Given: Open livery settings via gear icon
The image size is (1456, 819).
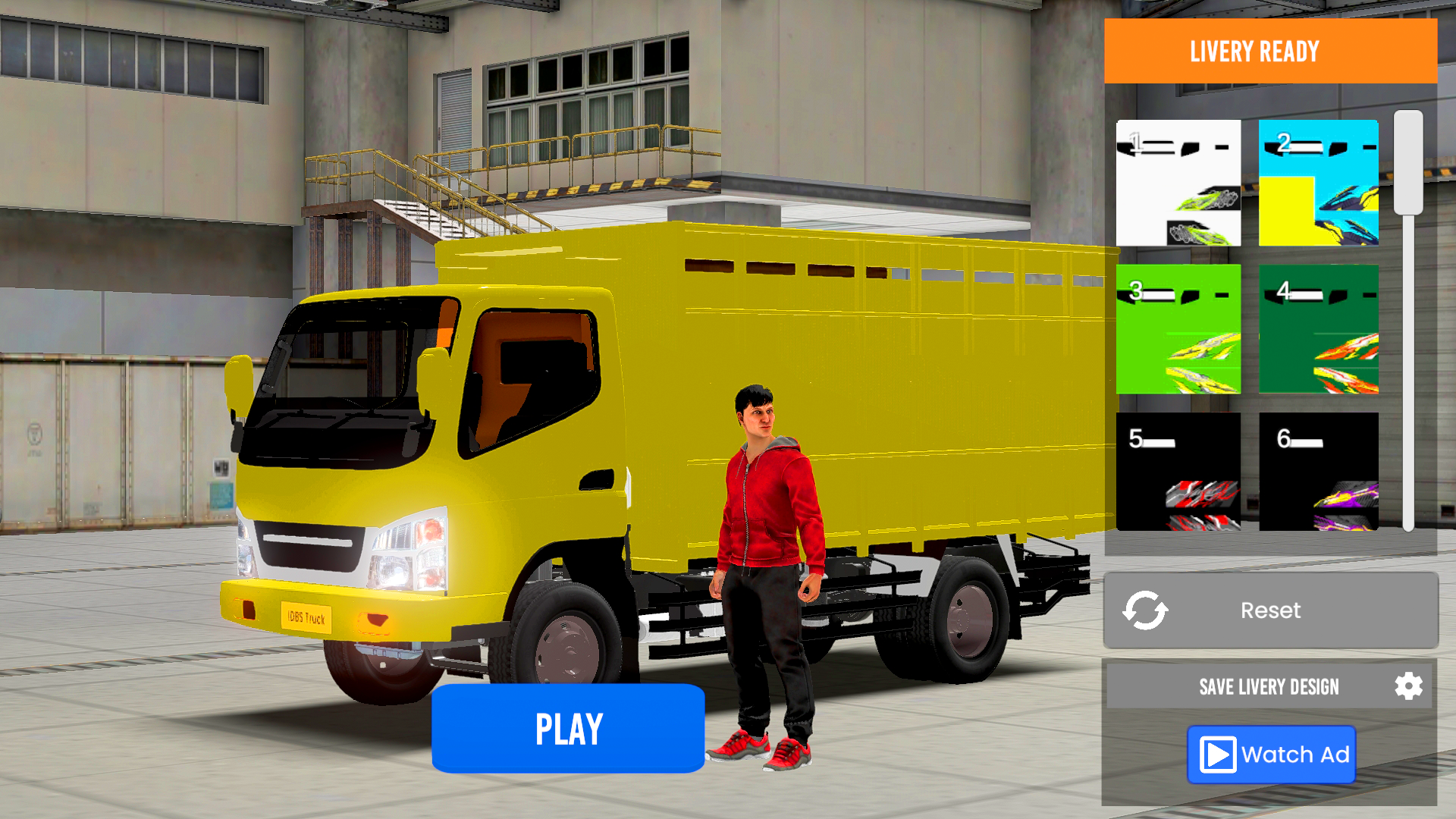Looking at the screenshot, I should tap(1410, 686).
